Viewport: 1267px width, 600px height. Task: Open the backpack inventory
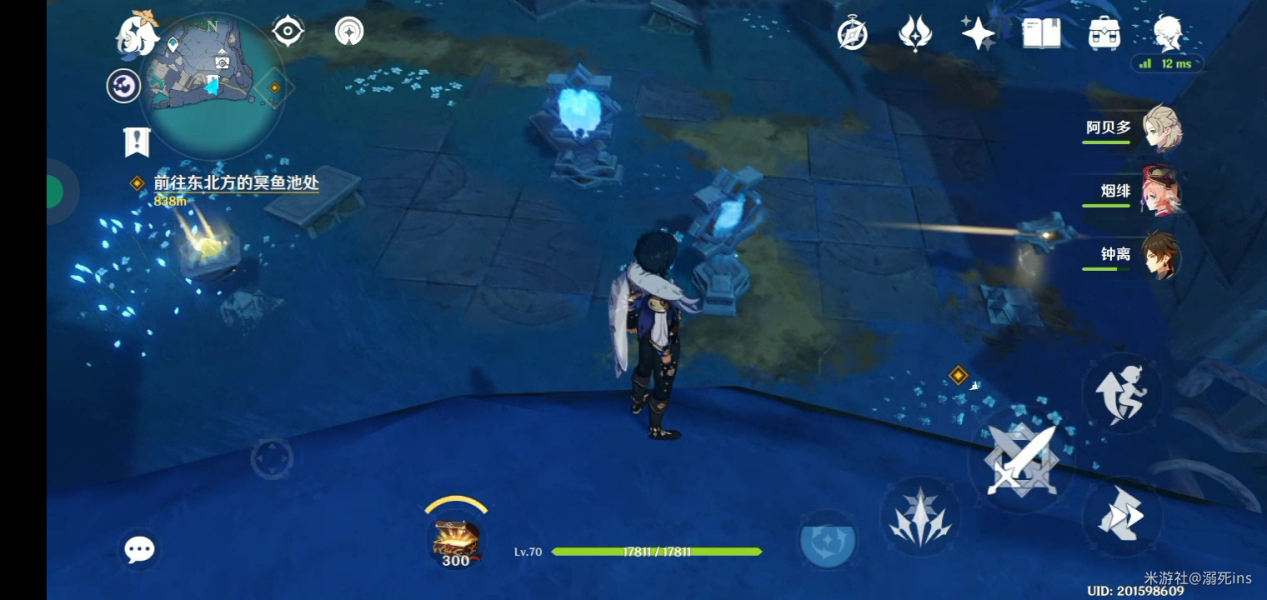coord(1104,34)
